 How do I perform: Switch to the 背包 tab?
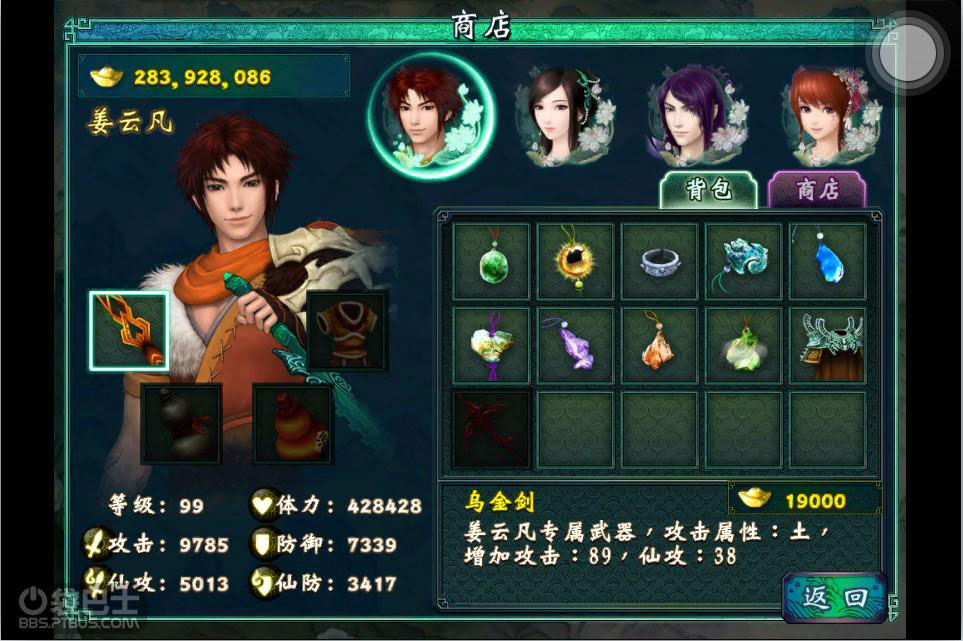(x=709, y=190)
